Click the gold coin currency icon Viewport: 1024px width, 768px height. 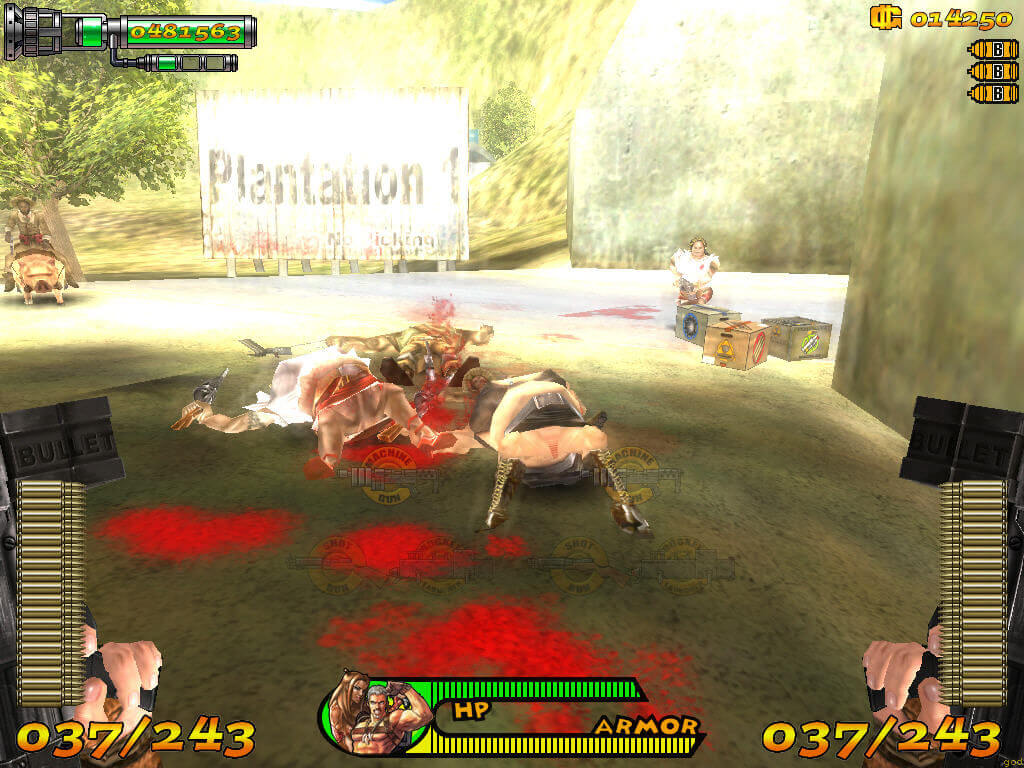tap(885, 18)
